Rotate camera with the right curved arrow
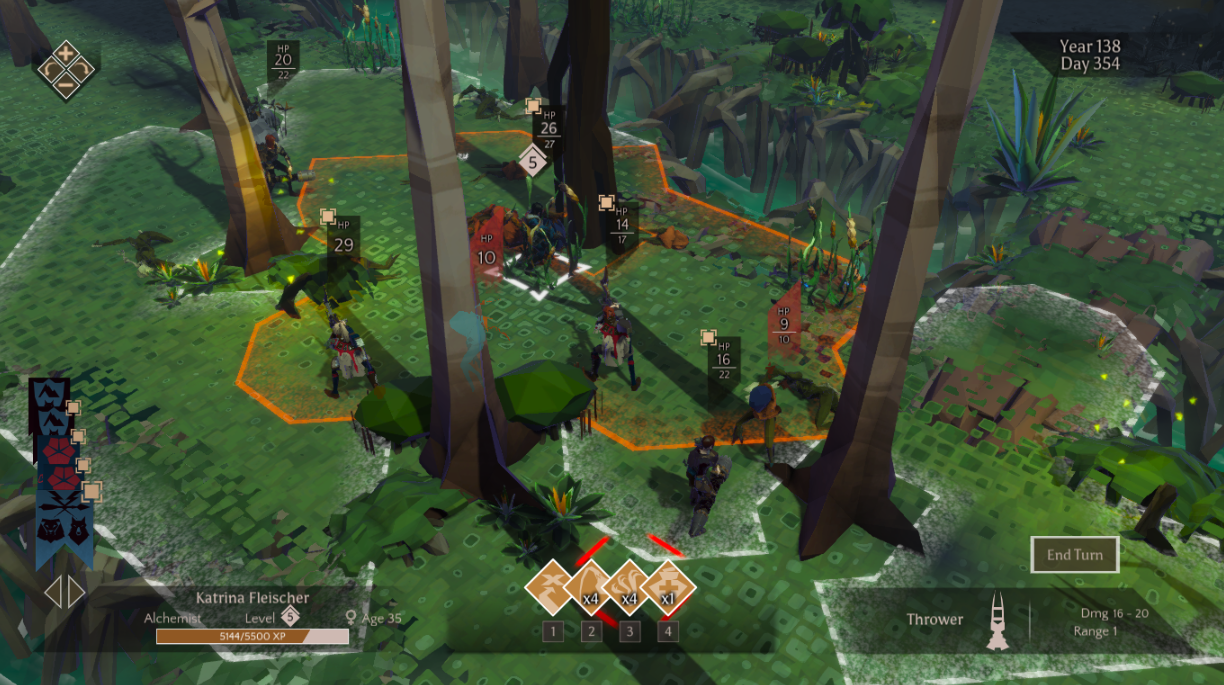This screenshot has height=685, width=1224. [x=82, y=69]
